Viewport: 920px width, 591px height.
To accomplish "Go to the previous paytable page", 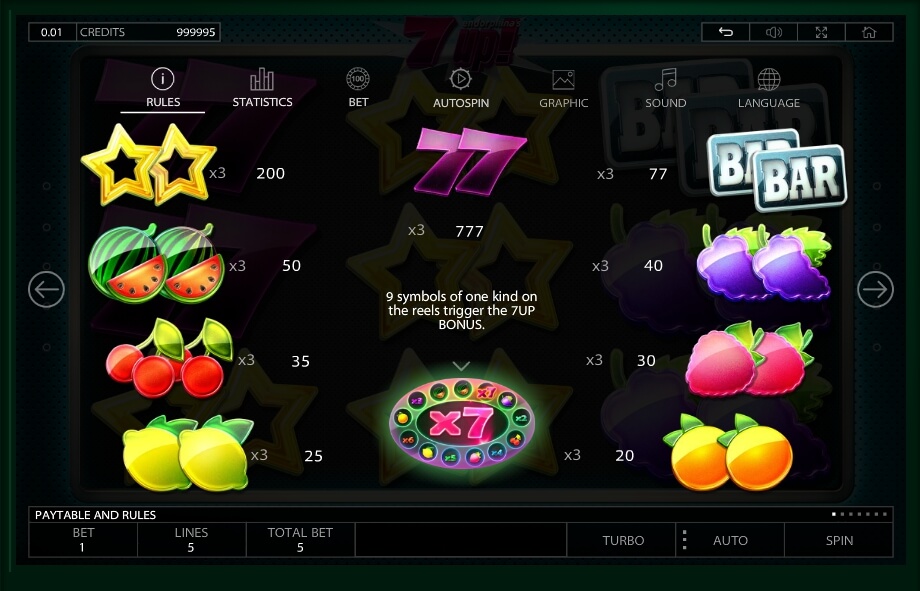I will pos(46,290).
